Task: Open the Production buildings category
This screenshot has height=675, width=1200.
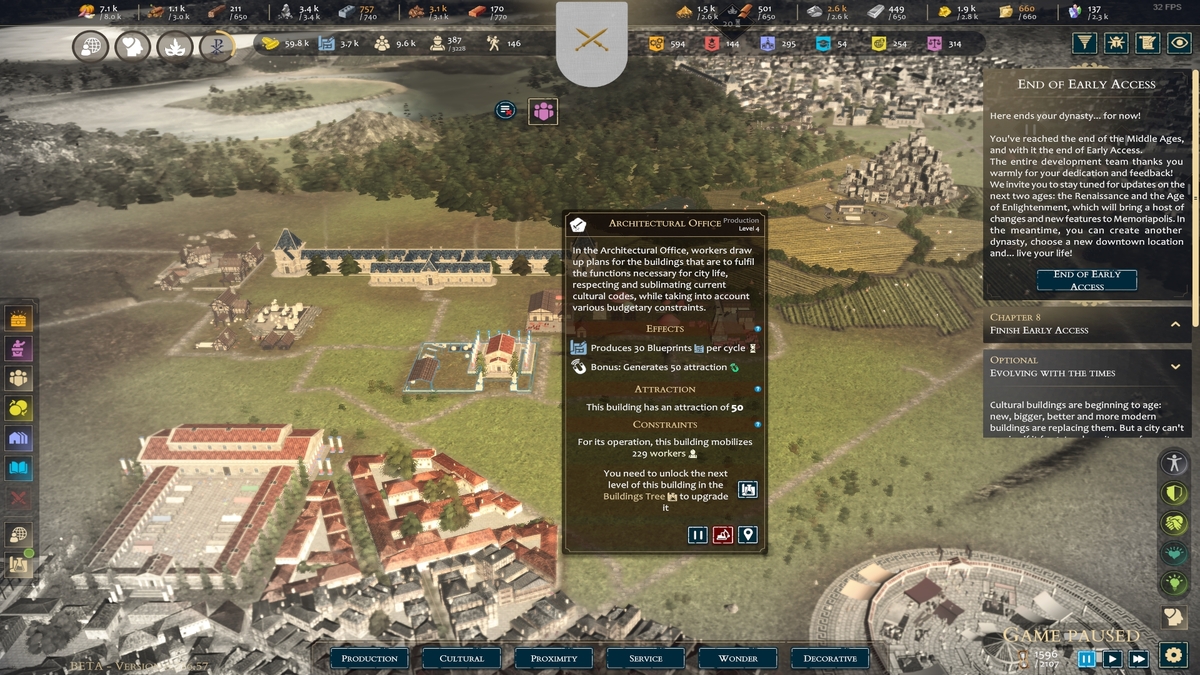Action: click(369, 658)
